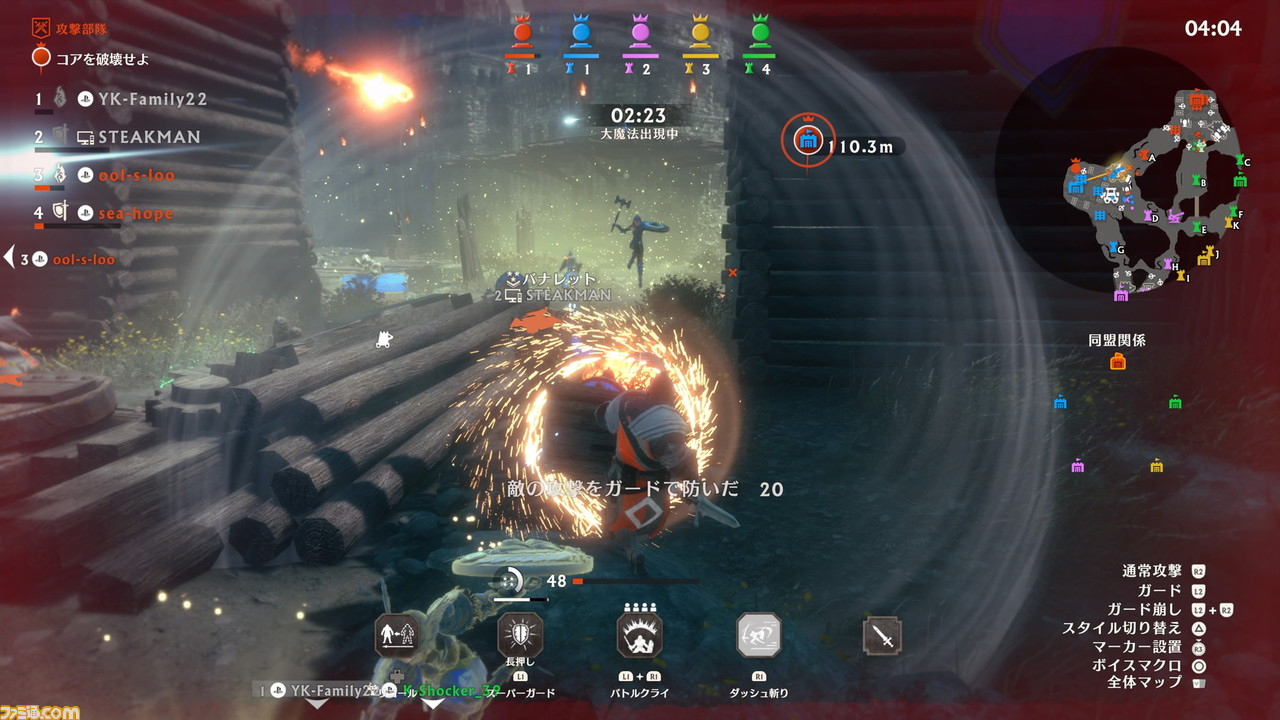Click the blue core distance marker
Screen dimensions: 1280x720
point(808,140)
